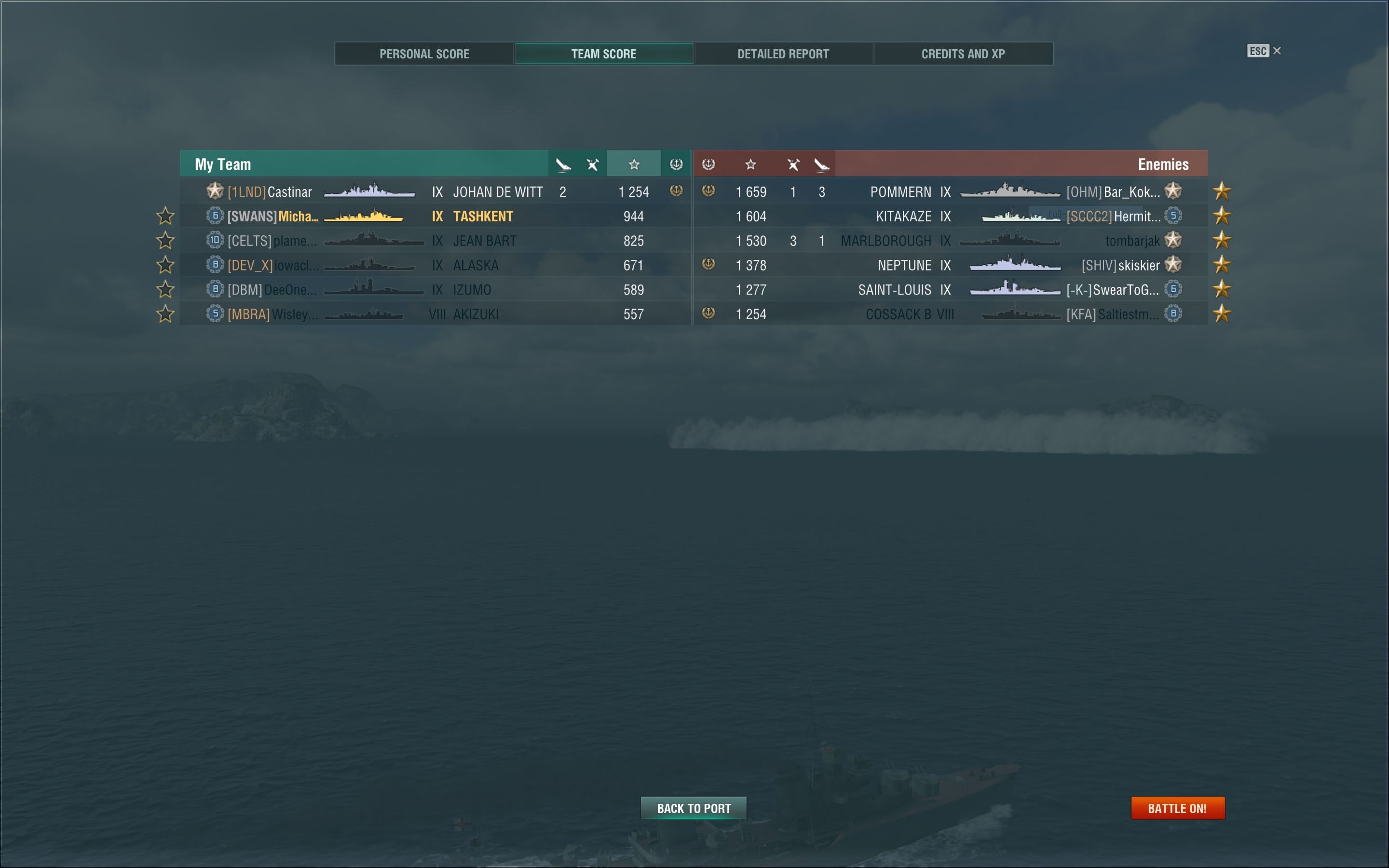Open the Detailed Report tab
Image resolution: width=1389 pixels, height=868 pixels.
tap(783, 54)
